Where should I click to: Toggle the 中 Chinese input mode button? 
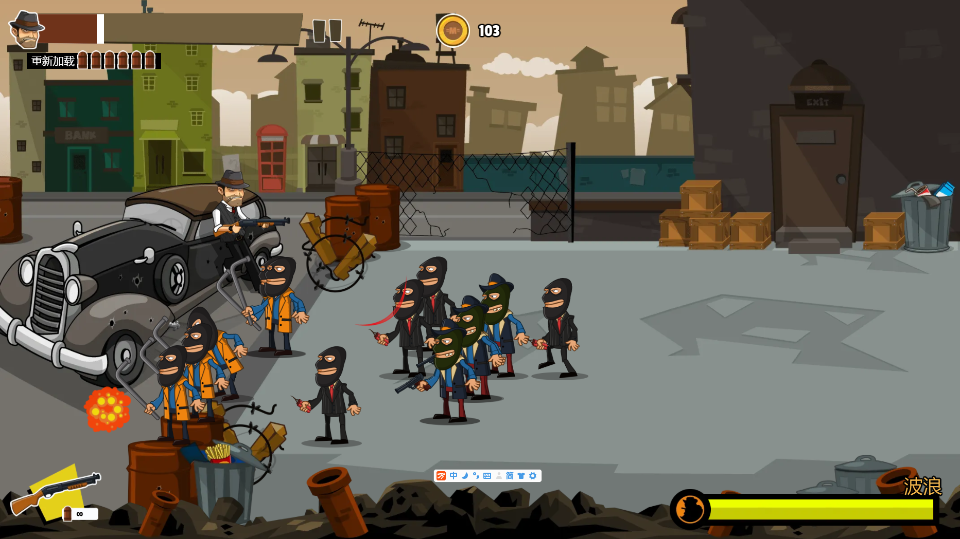click(453, 476)
